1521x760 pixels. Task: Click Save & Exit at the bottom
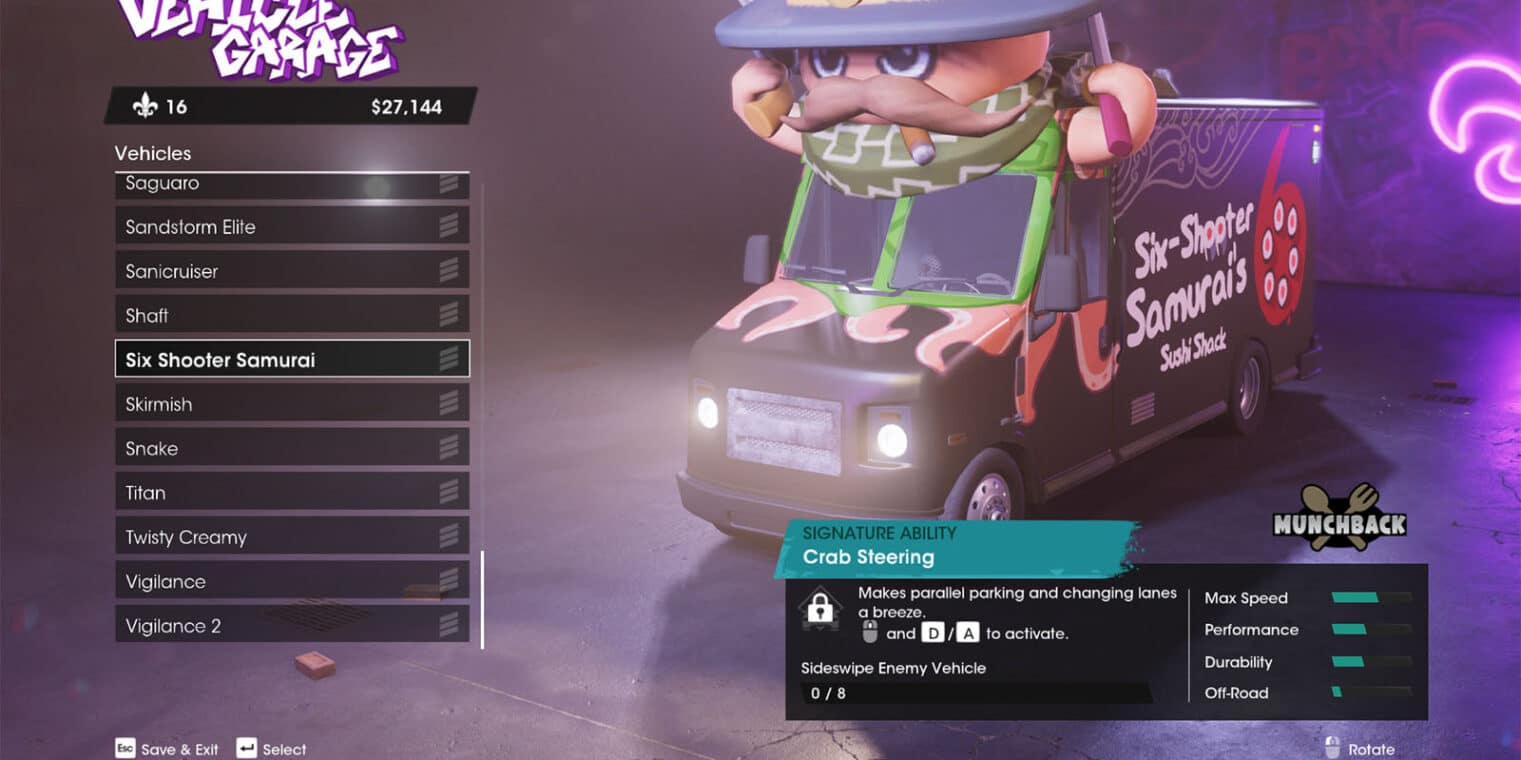tap(180, 749)
